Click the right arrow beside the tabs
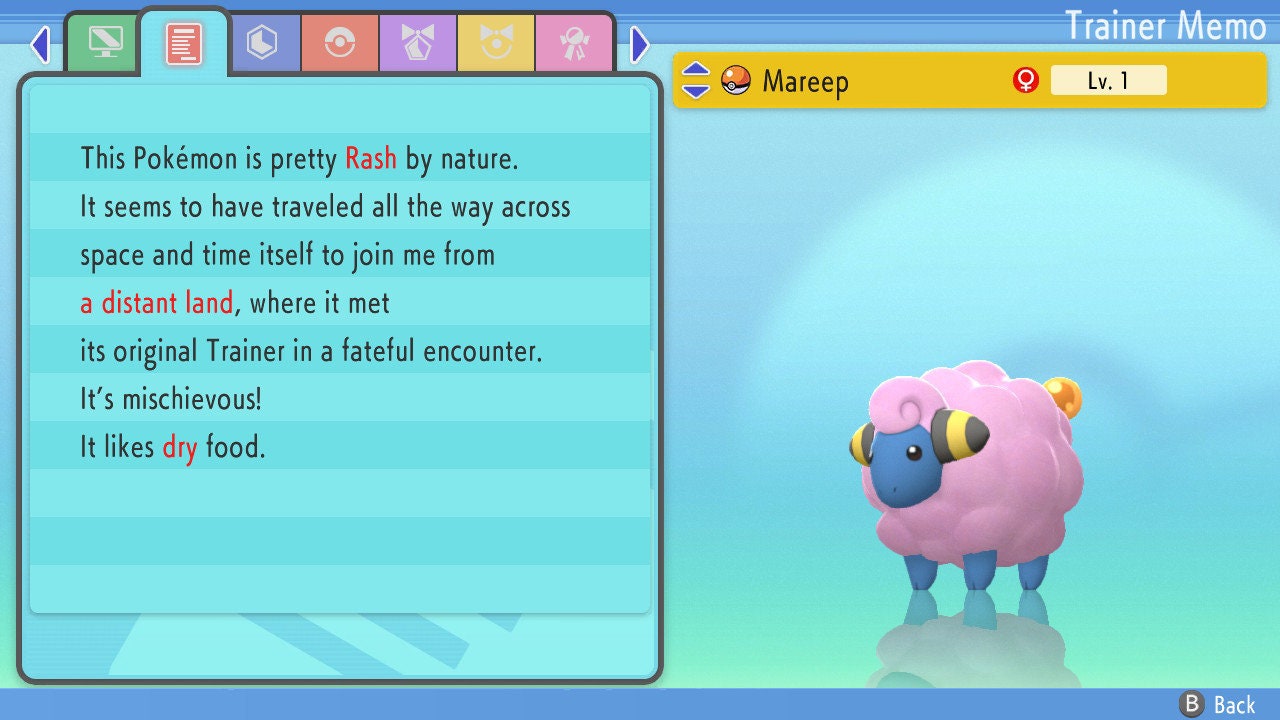The height and width of the screenshot is (720, 1280). (640, 44)
